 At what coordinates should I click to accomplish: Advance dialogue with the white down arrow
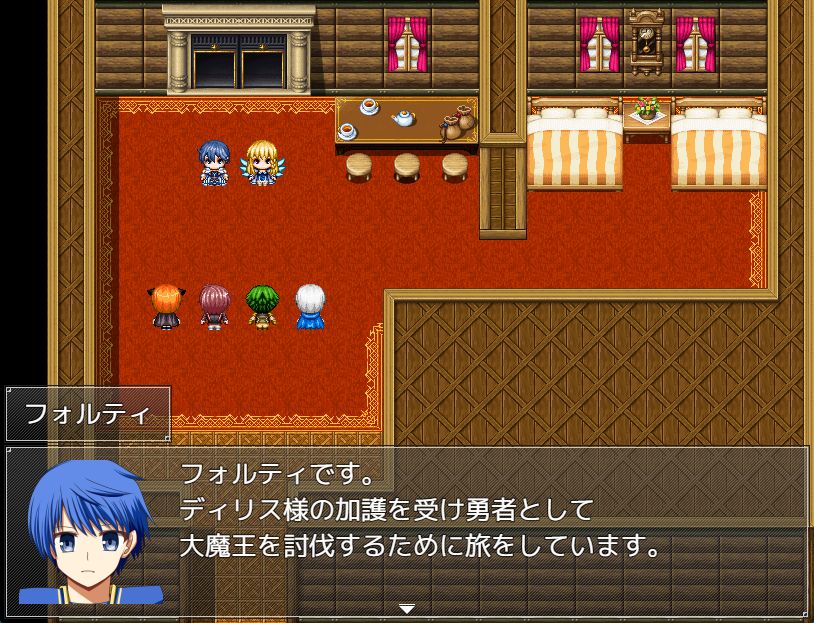tap(406, 608)
